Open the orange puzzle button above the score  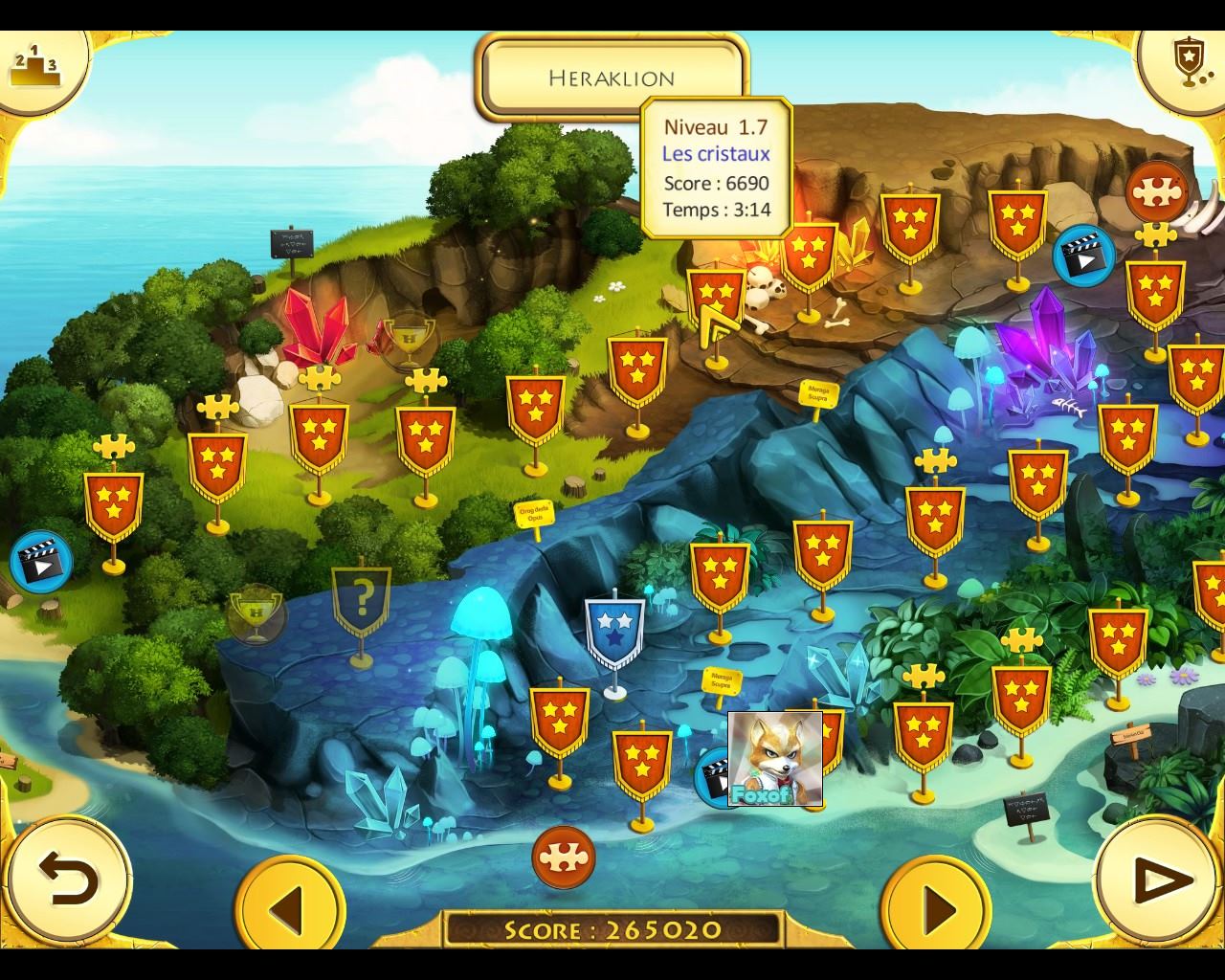click(564, 857)
